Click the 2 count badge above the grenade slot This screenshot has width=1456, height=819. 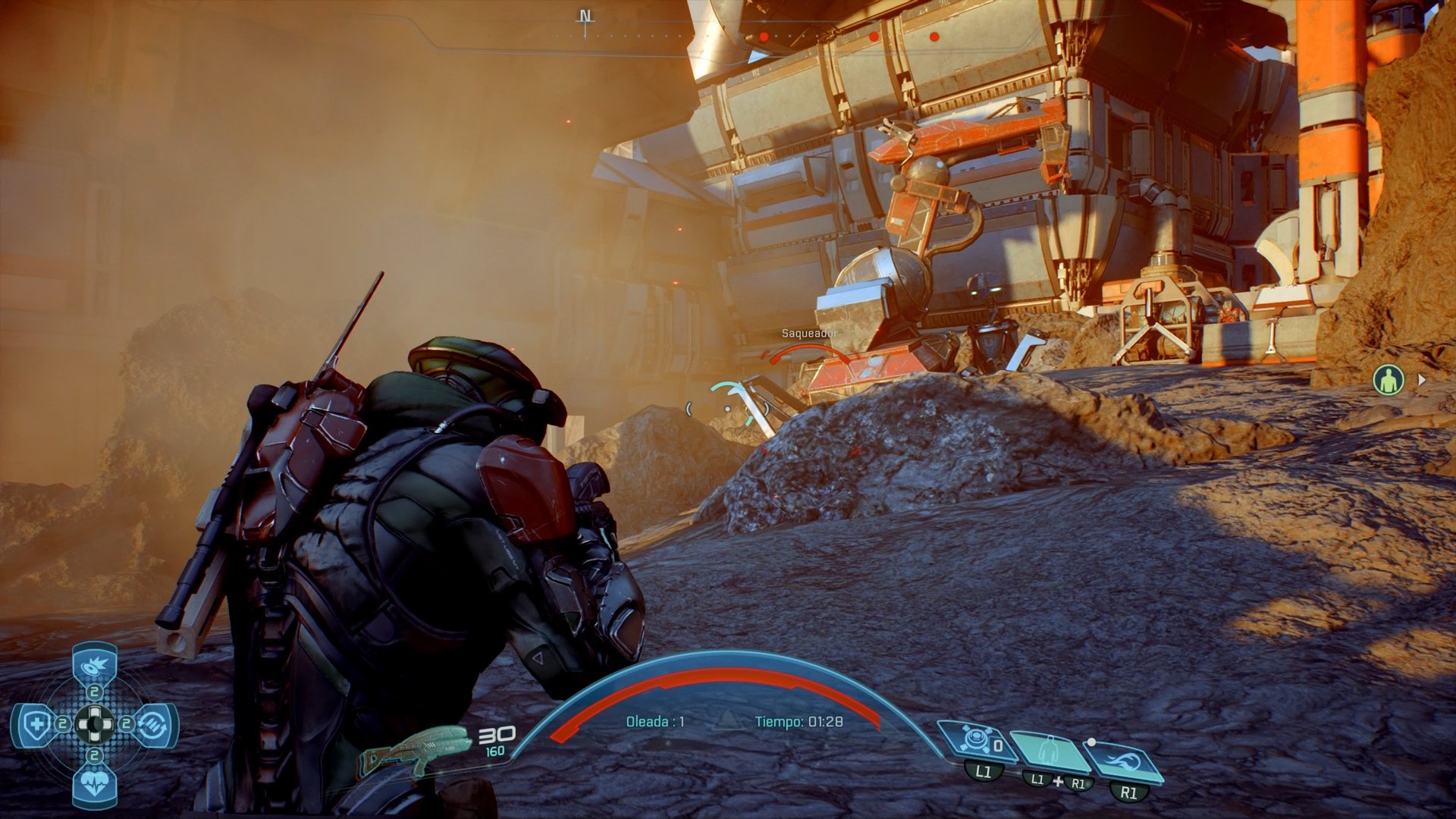pos(93,692)
